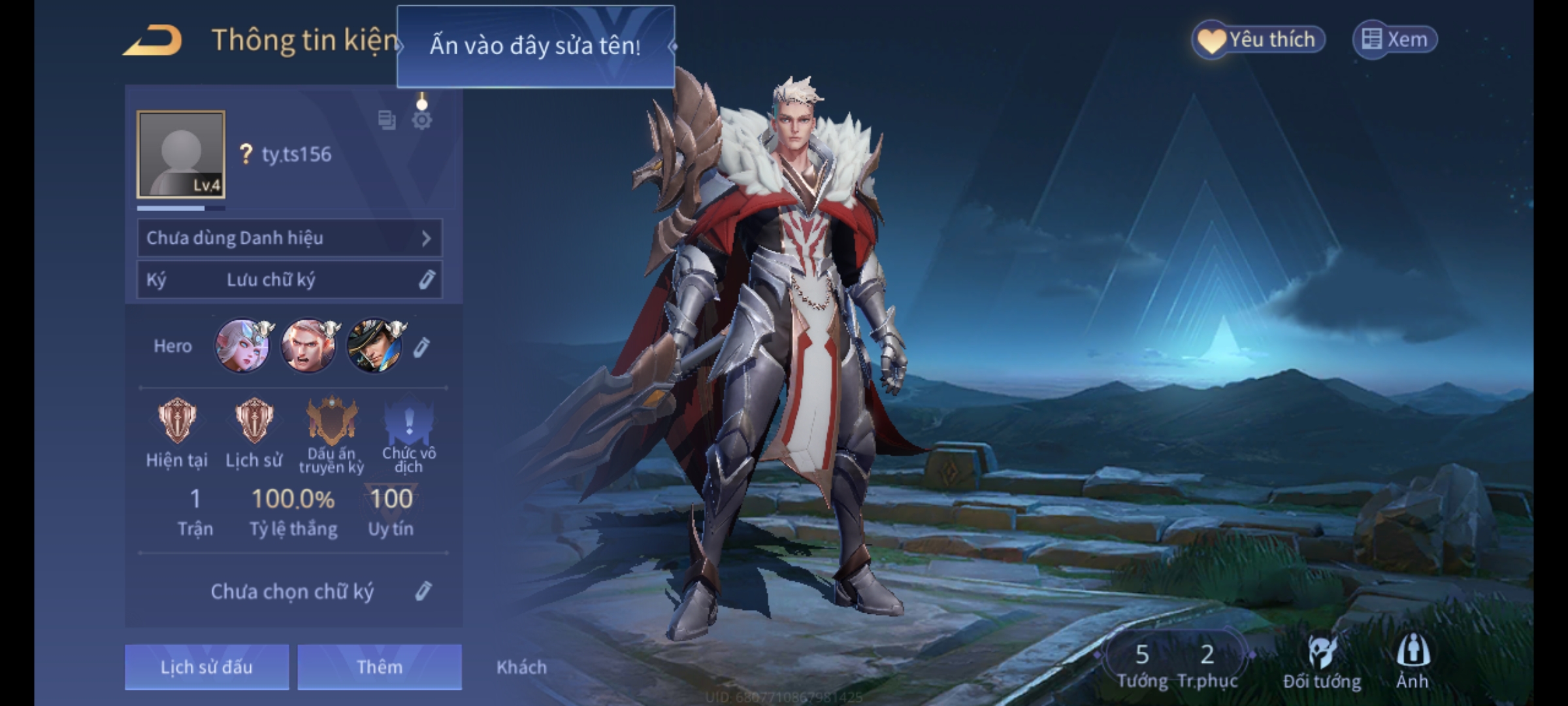Switch to the Lịch sử đấu tab

click(x=206, y=667)
